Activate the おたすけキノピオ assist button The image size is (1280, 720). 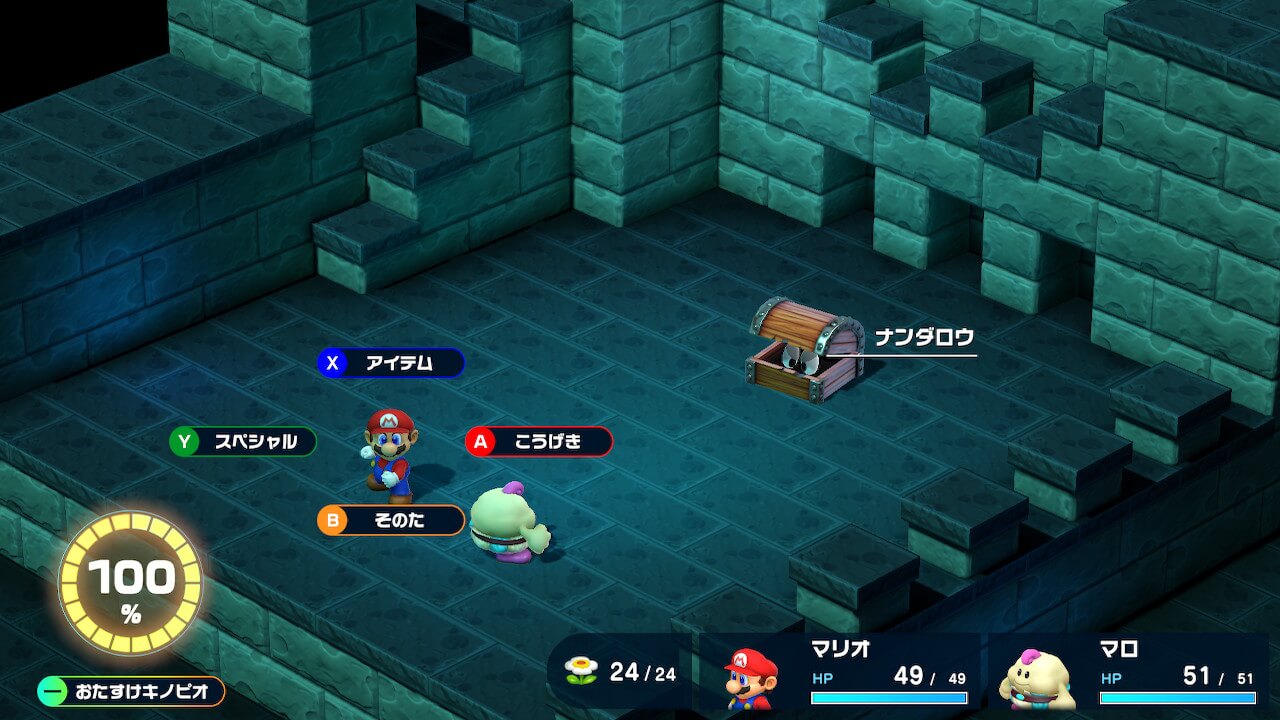click(131, 691)
